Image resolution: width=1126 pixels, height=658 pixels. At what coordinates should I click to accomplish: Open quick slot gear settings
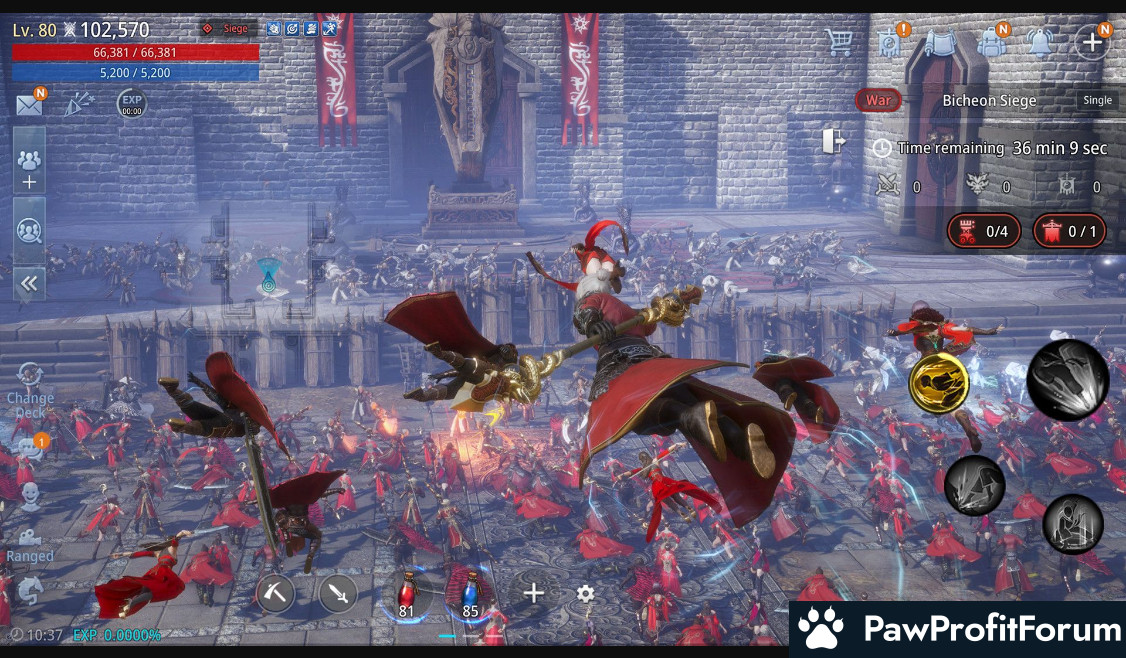(585, 594)
